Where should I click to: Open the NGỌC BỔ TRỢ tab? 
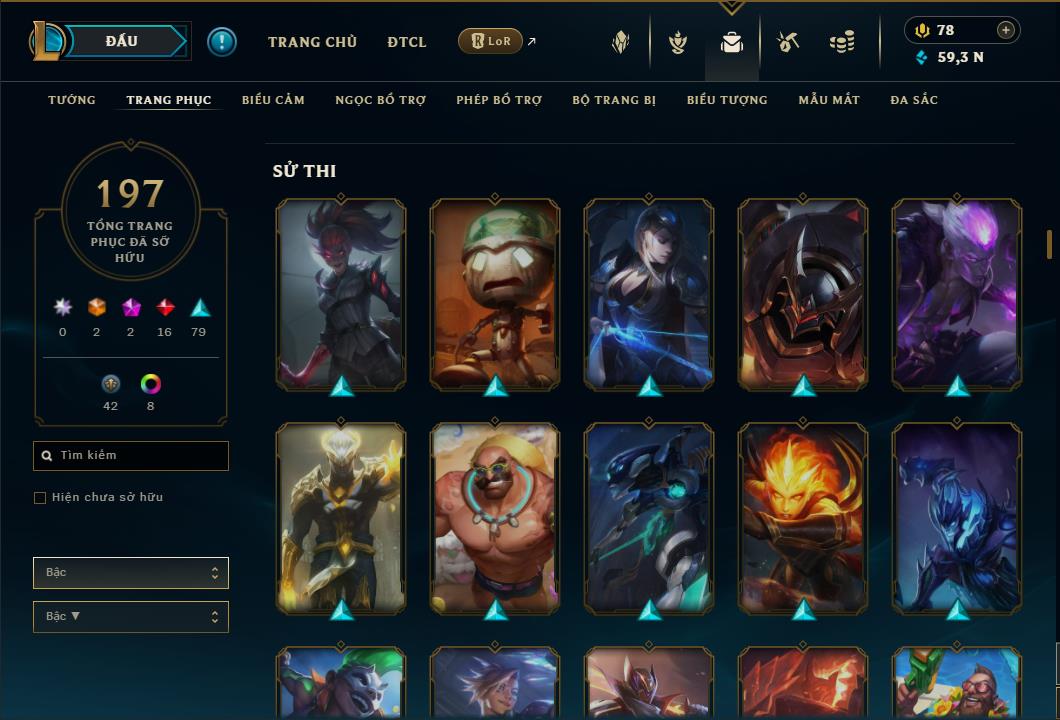tap(380, 100)
